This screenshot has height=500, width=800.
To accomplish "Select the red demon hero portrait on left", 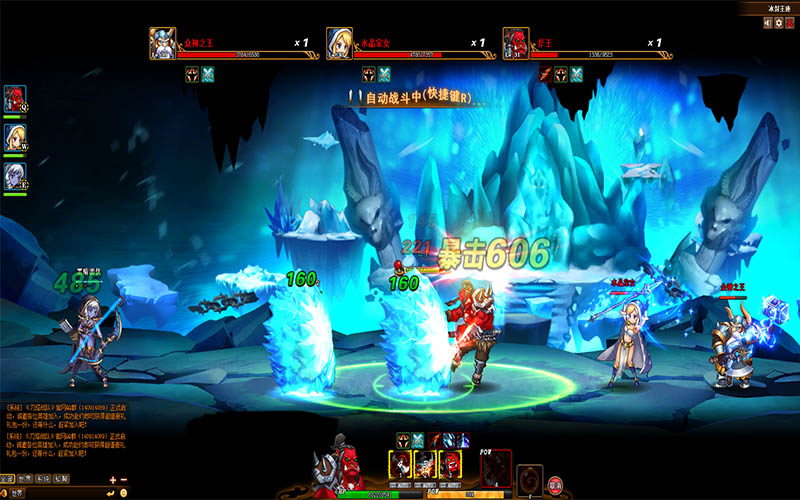I will pos(14,99).
